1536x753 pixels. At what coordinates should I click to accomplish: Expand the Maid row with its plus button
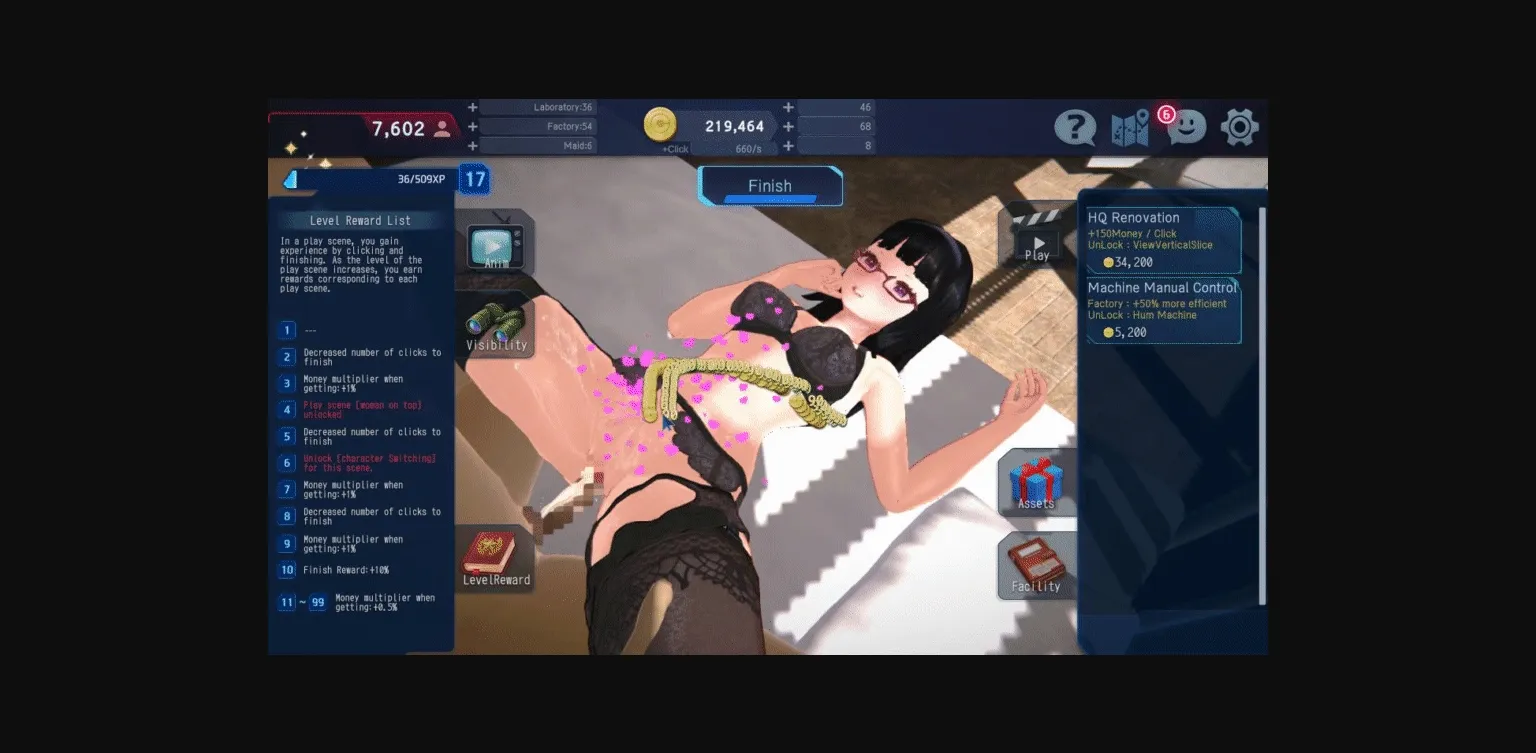(x=472, y=147)
